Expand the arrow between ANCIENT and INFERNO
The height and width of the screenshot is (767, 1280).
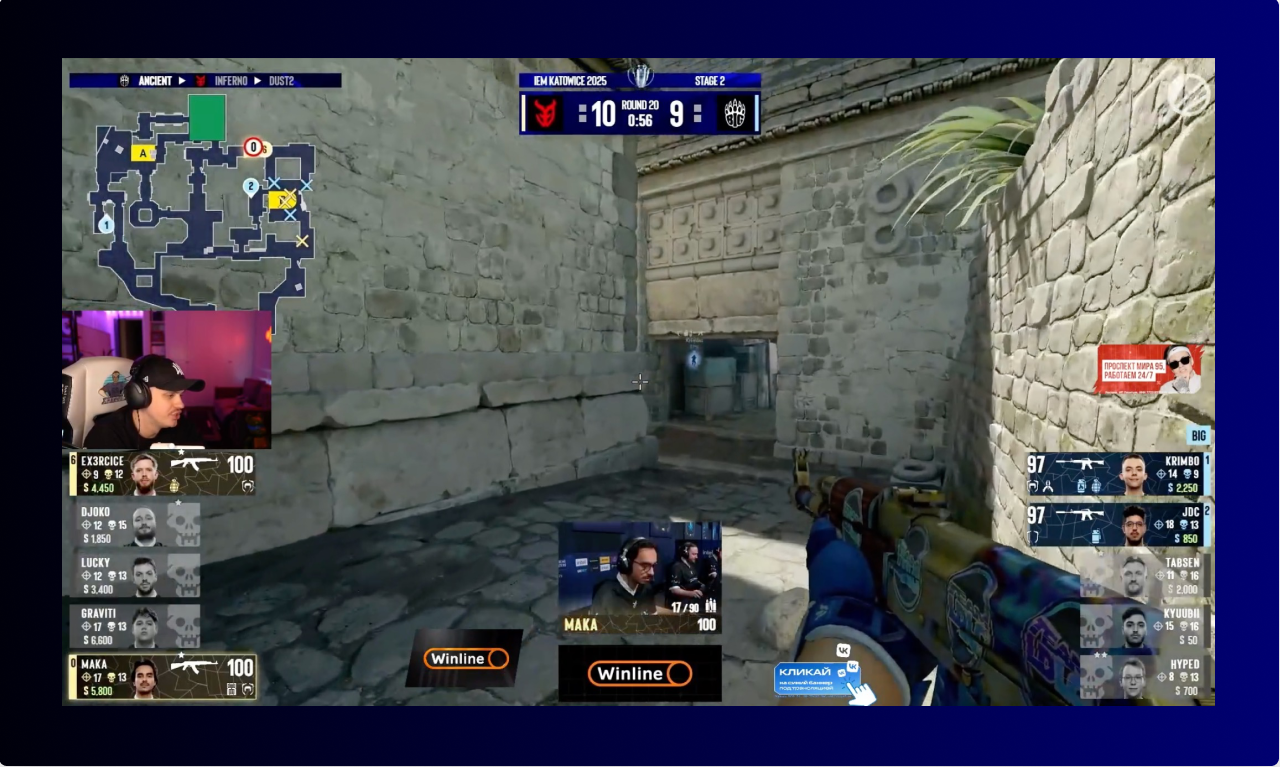click(180, 80)
